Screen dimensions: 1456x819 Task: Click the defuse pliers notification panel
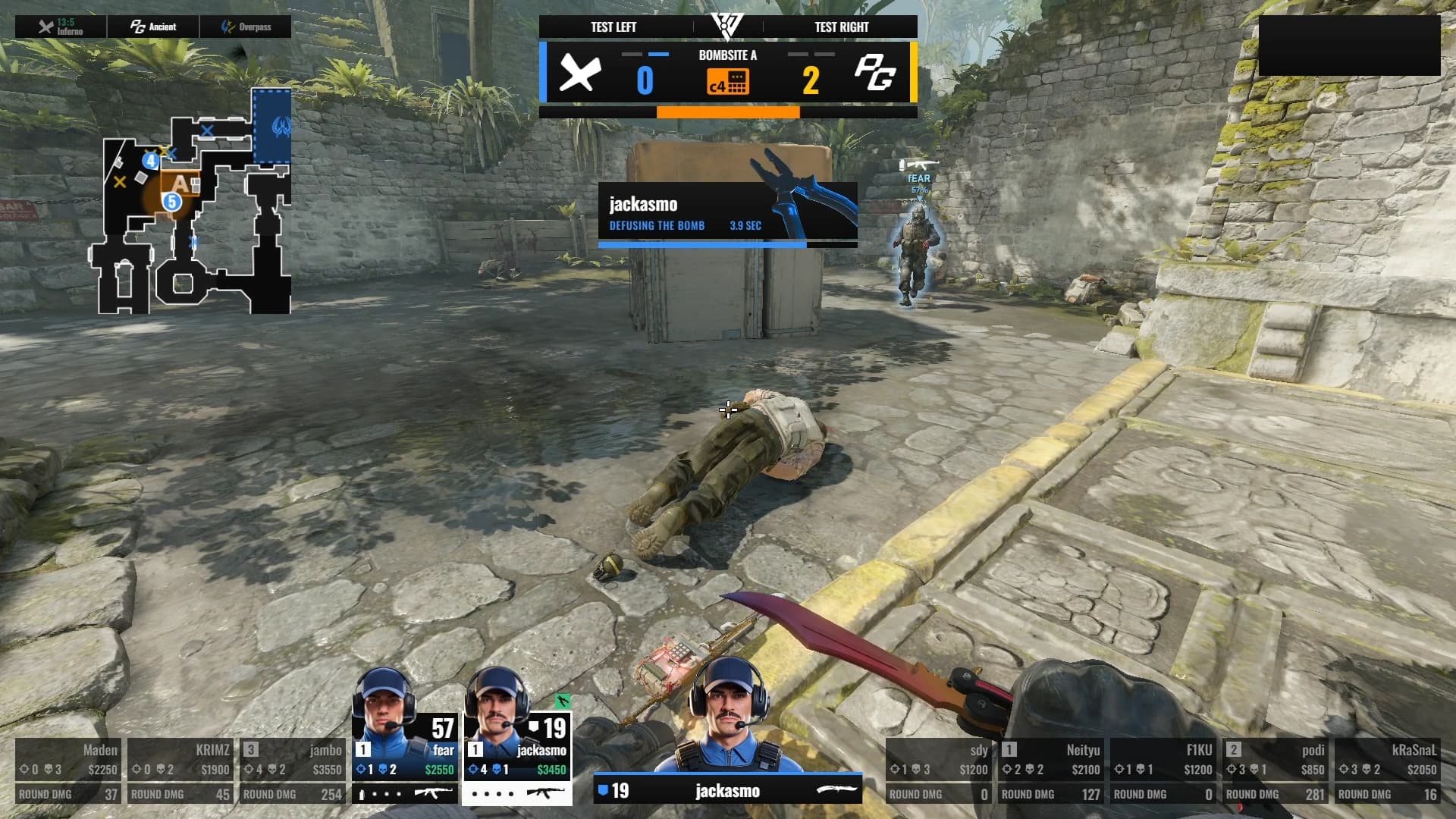click(x=728, y=214)
